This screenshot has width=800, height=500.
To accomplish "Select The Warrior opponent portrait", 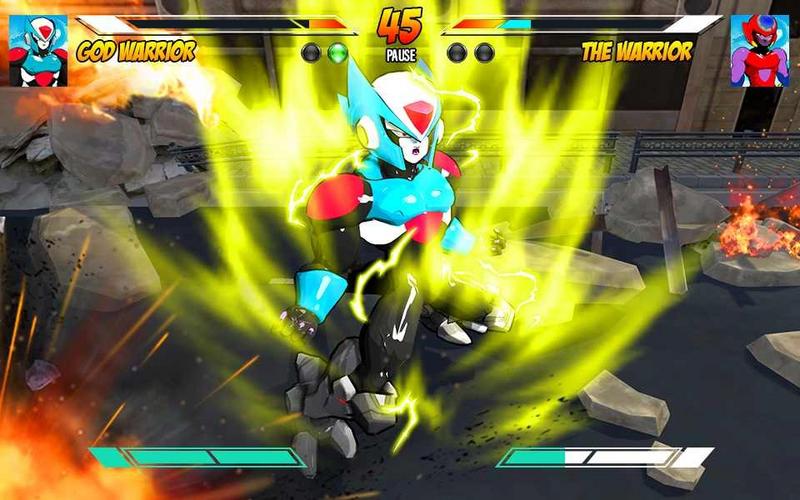I will 760,50.
